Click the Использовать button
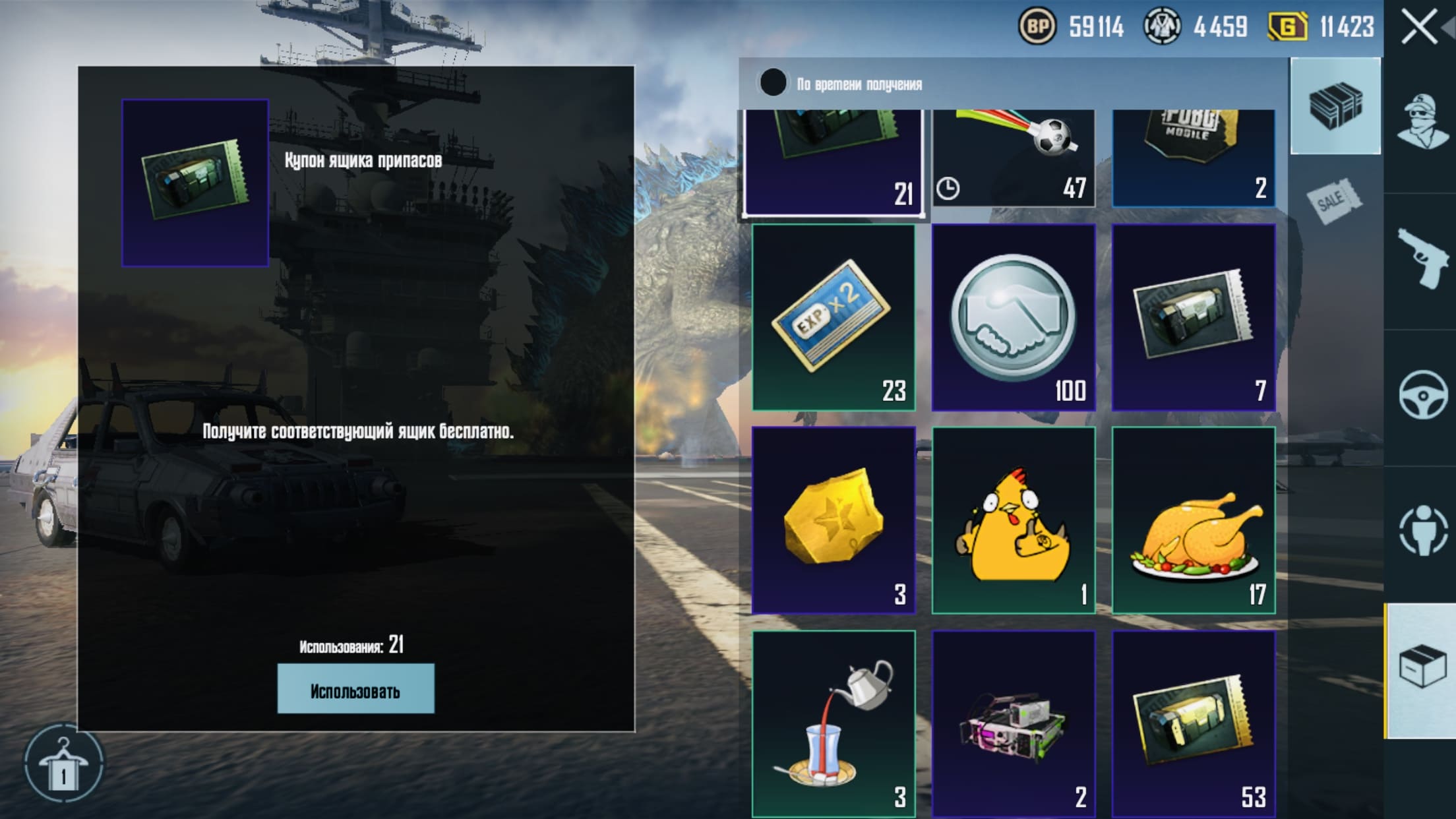1456x819 pixels. pyautogui.click(x=355, y=688)
